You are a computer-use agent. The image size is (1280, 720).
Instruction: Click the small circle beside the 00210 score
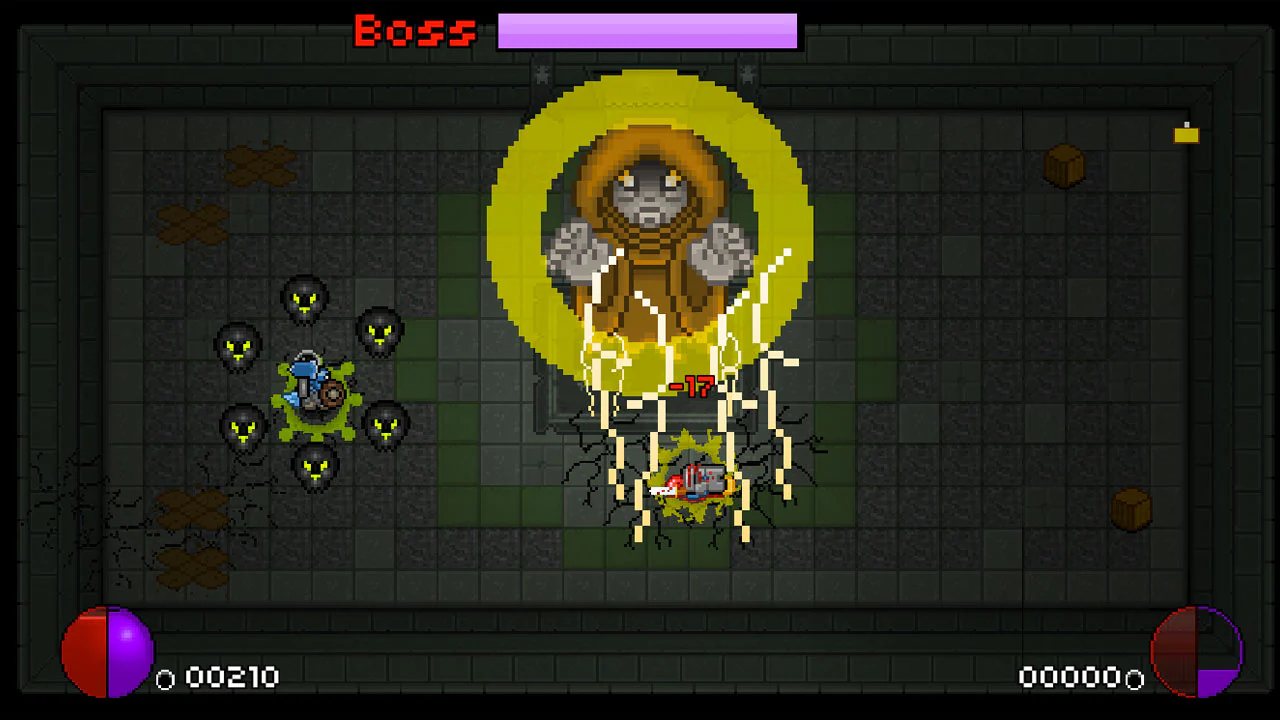click(165, 680)
